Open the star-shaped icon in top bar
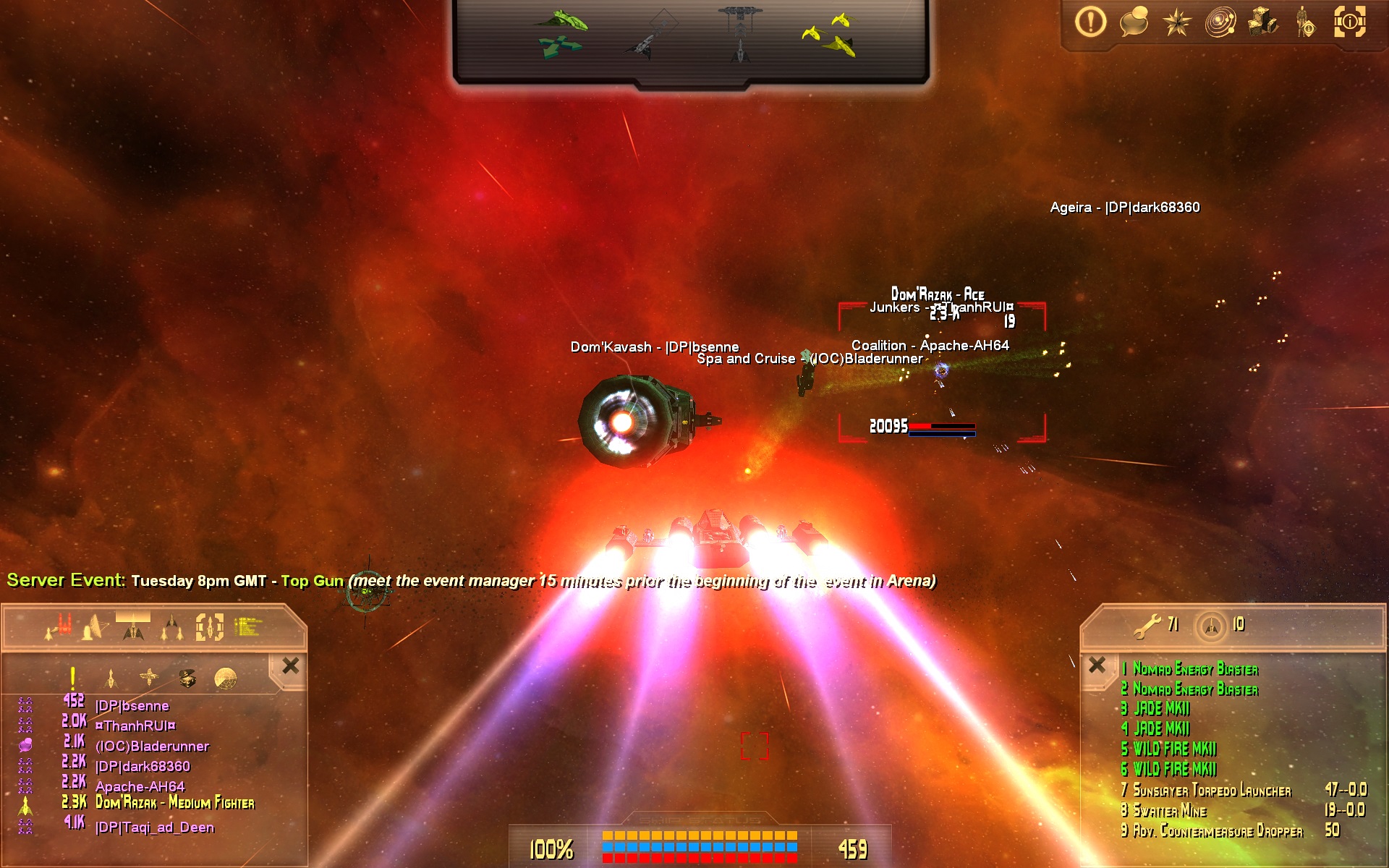Image resolution: width=1389 pixels, height=868 pixels. tap(1177, 22)
